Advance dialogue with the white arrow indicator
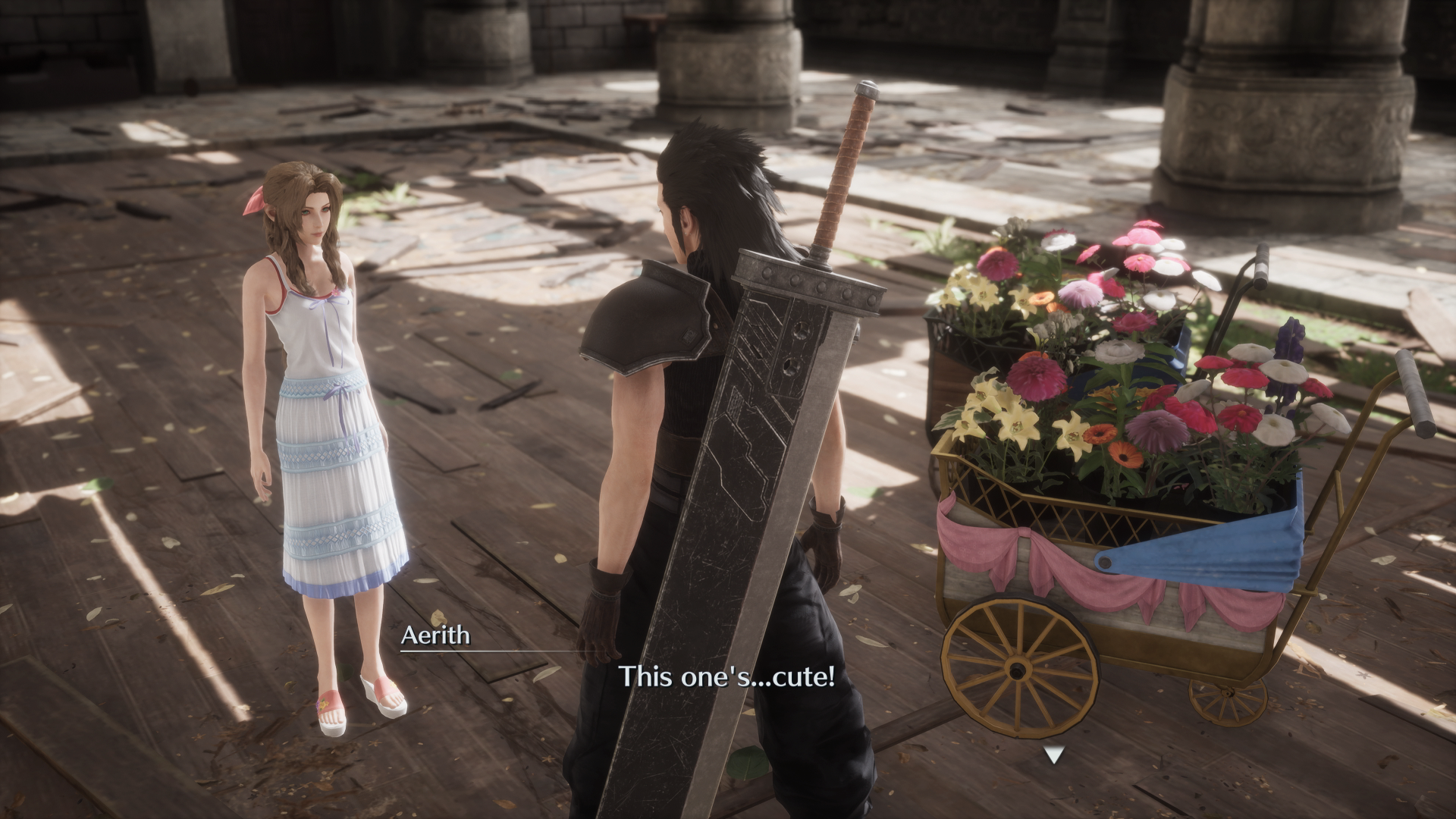Screen dimensions: 1456x819 click(1054, 755)
